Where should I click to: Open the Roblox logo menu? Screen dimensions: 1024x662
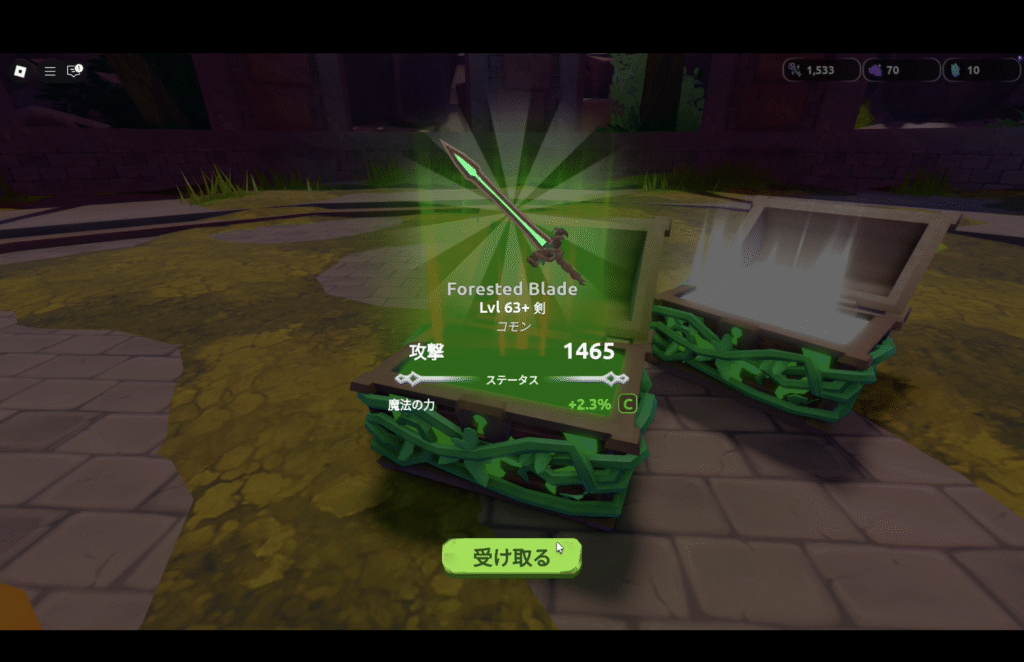[x=19, y=71]
